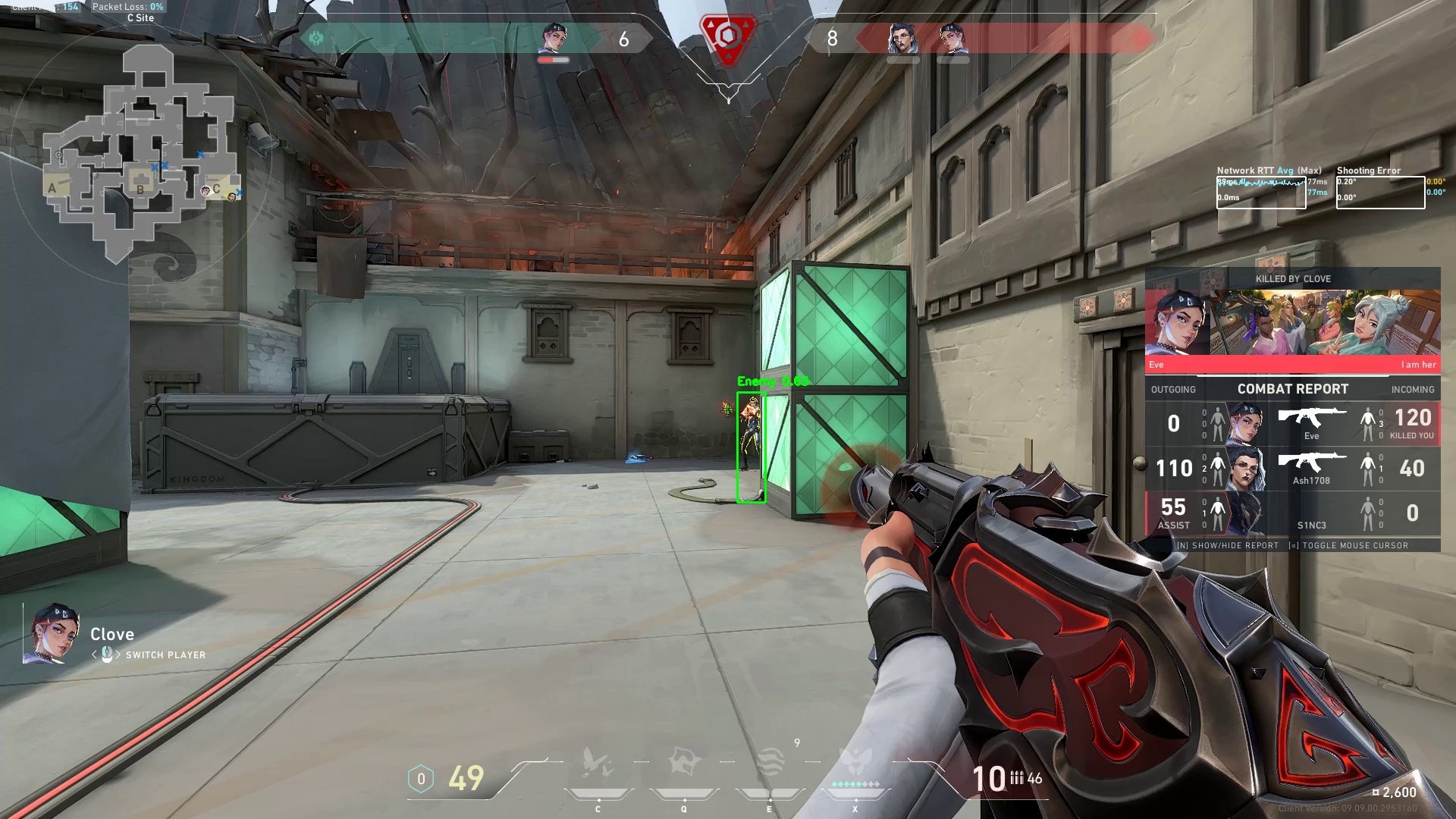Image resolution: width=1456 pixels, height=819 pixels.
Task: Select the Ruse ability icon above E
Action: (x=770, y=763)
